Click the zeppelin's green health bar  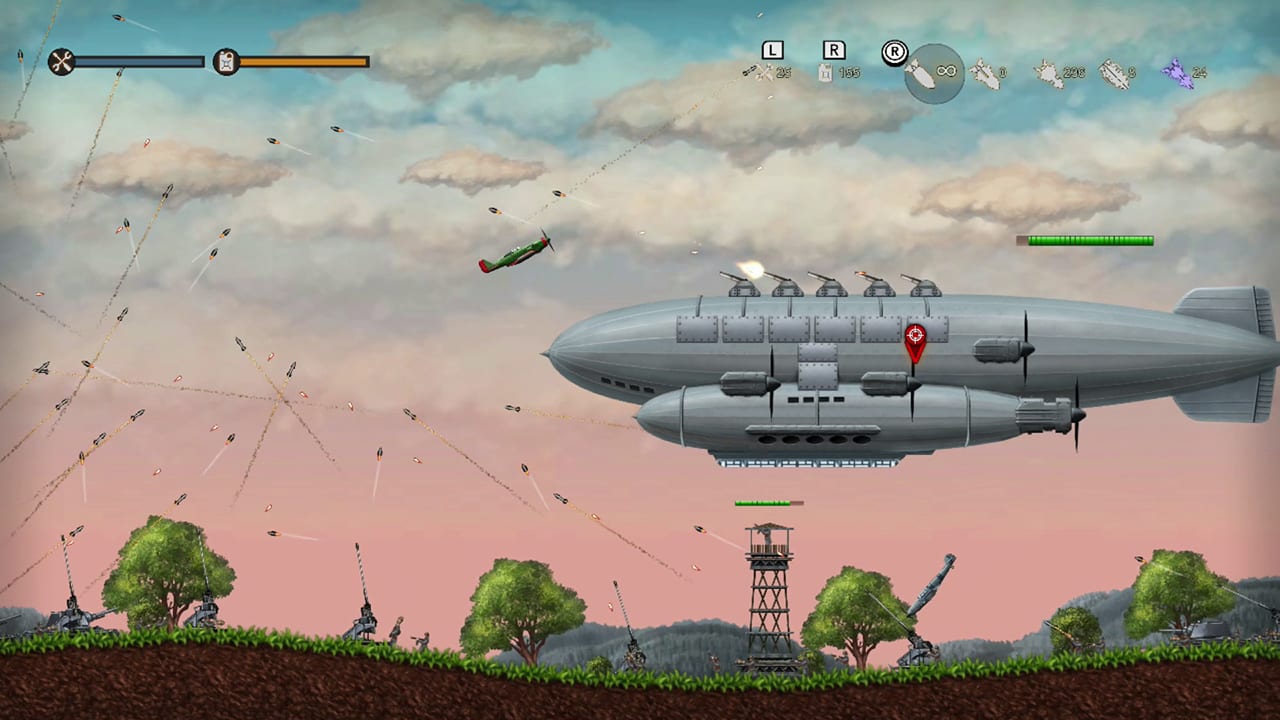tap(1085, 241)
